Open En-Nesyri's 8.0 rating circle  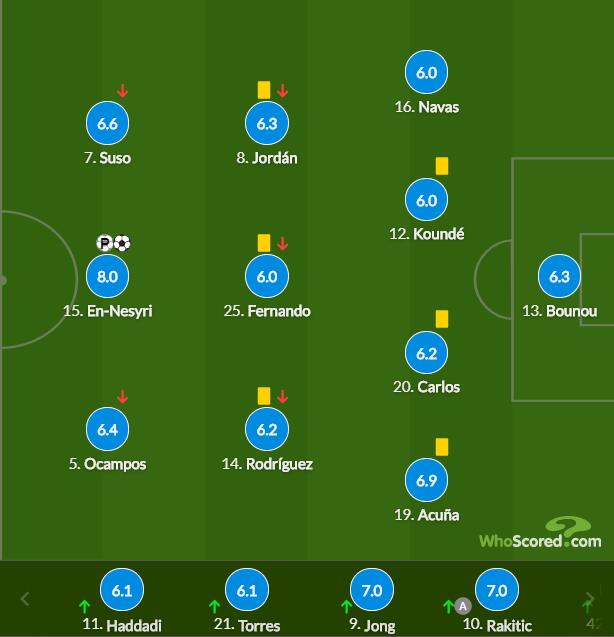coord(108,277)
